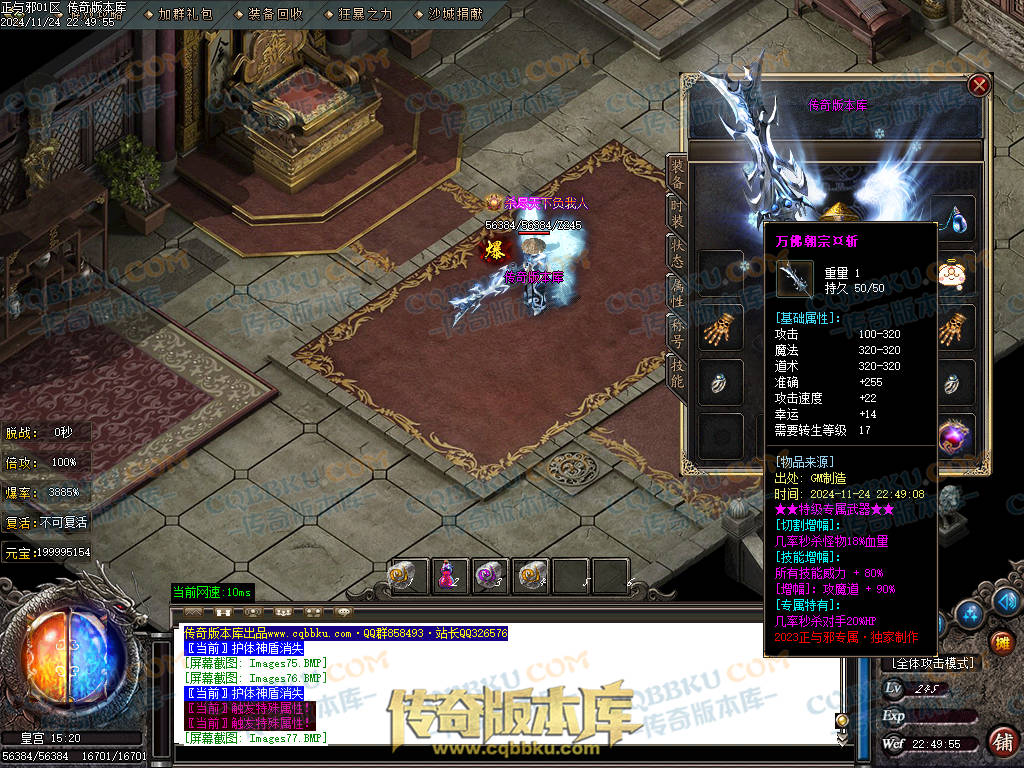This screenshot has width=1024, height=768.
Task: Click the round 摊 stall button
Action: pyautogui.click(x=1001, y=641)
